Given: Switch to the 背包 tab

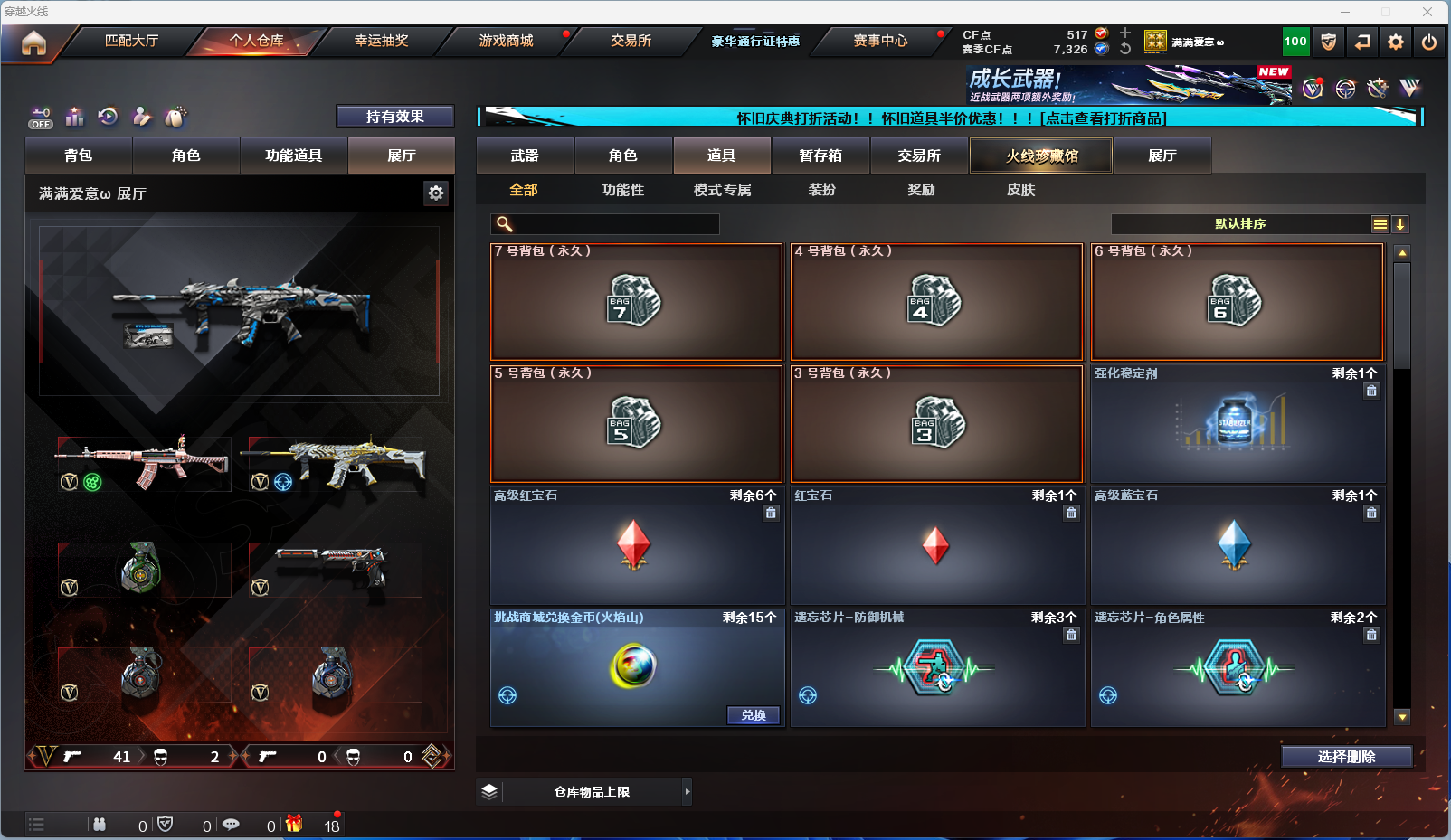Looking at the screenshot, I should [79, 156].
